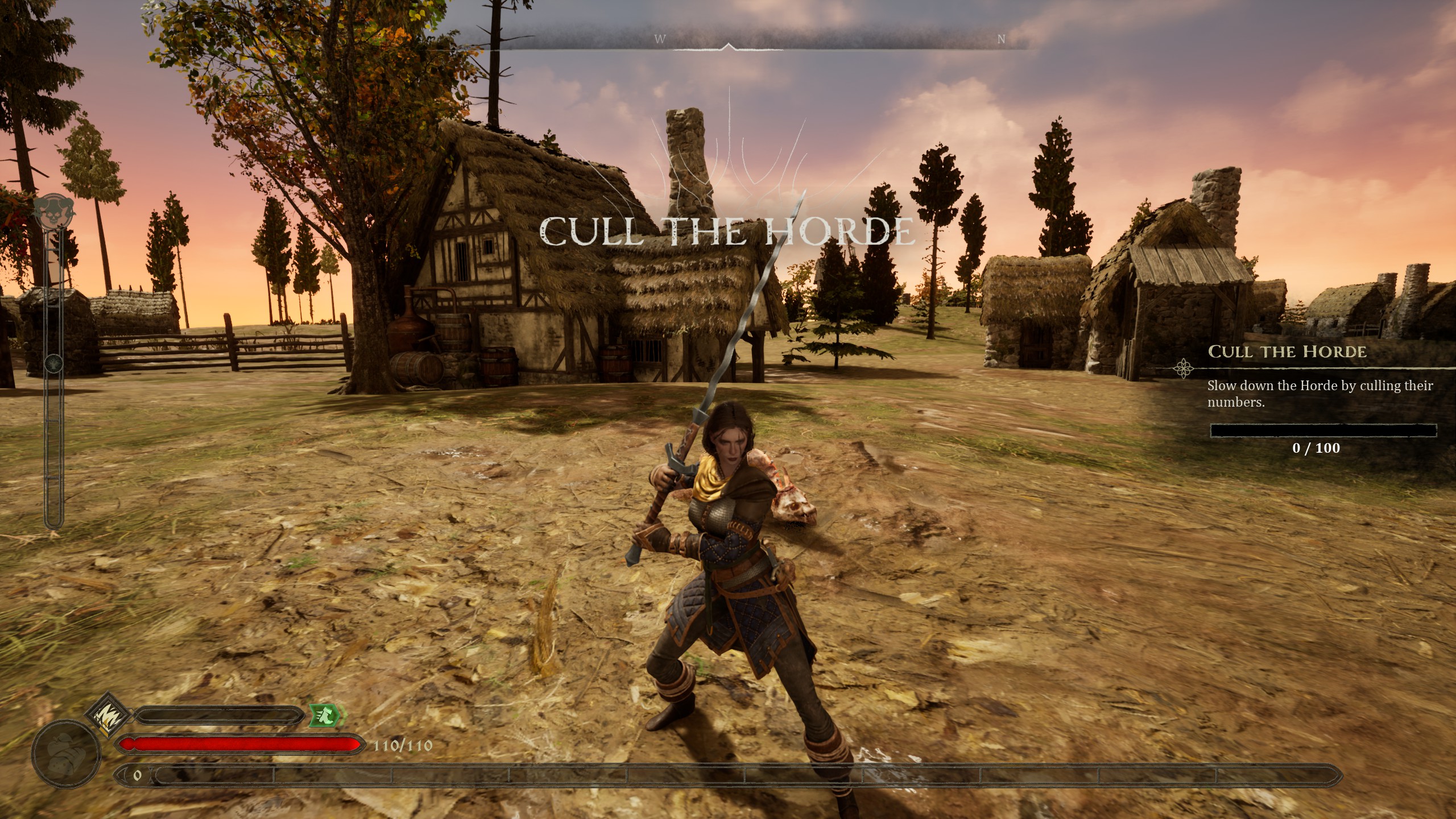The width and height of the screenshot is (1456, 819).
Task: Click the compass bar's heading marker
Action: (x=728, y=47)
